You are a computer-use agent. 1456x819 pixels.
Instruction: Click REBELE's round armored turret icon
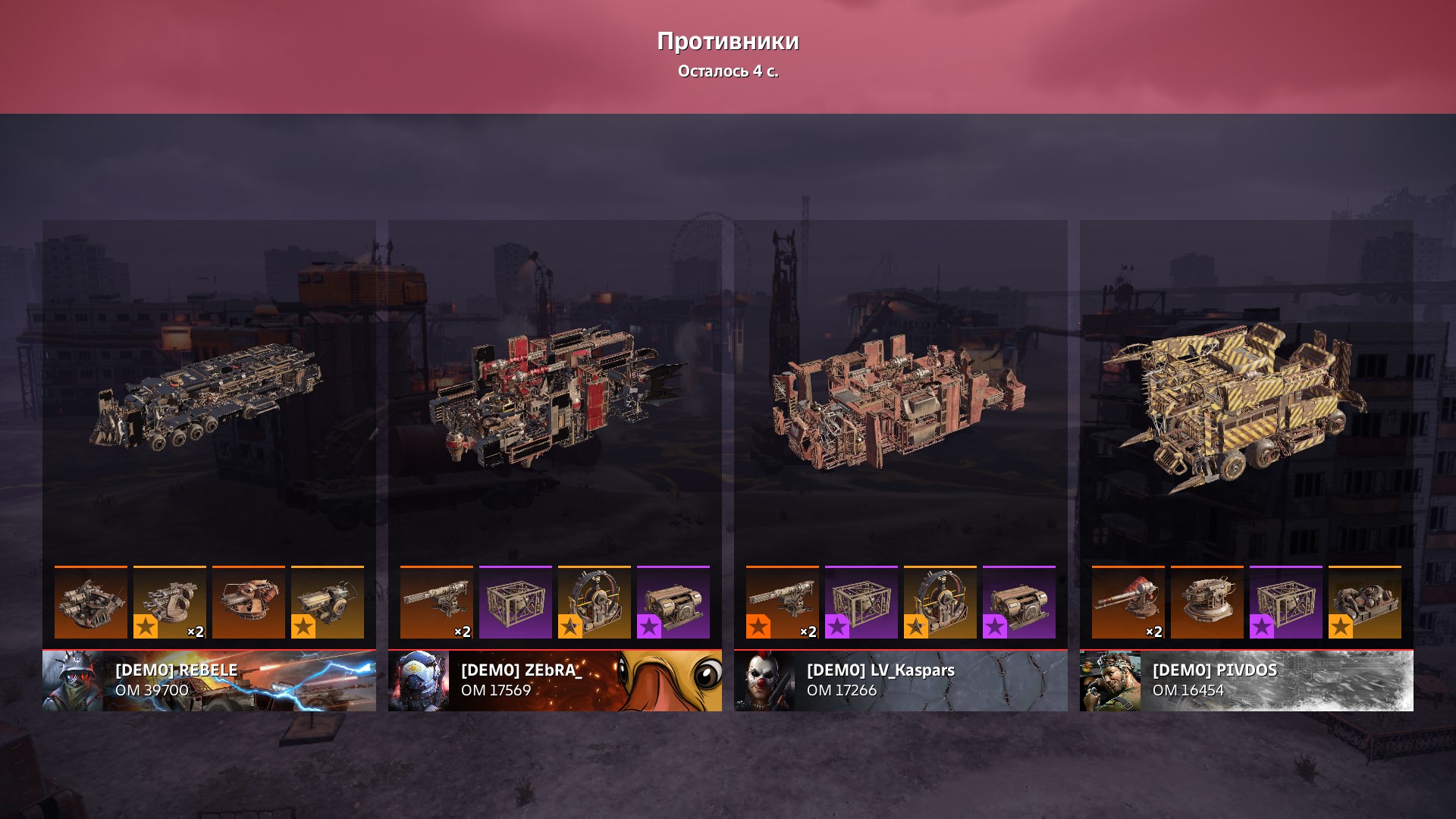tap(249, 602)
